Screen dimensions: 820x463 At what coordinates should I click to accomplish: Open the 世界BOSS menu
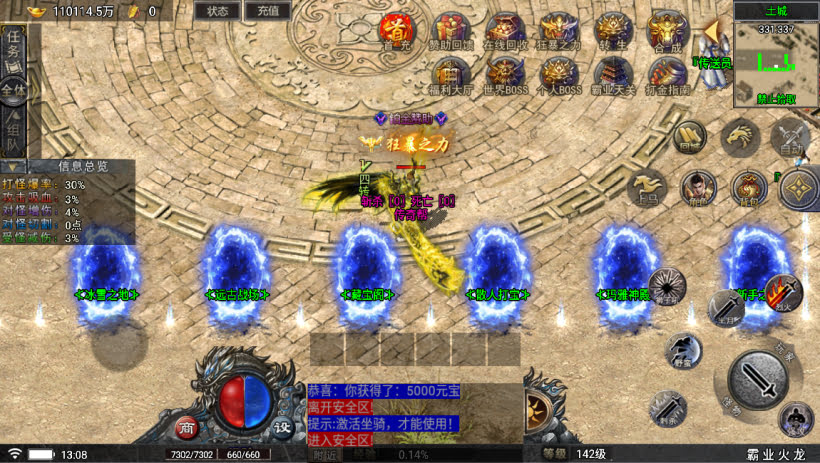(506, 73)
